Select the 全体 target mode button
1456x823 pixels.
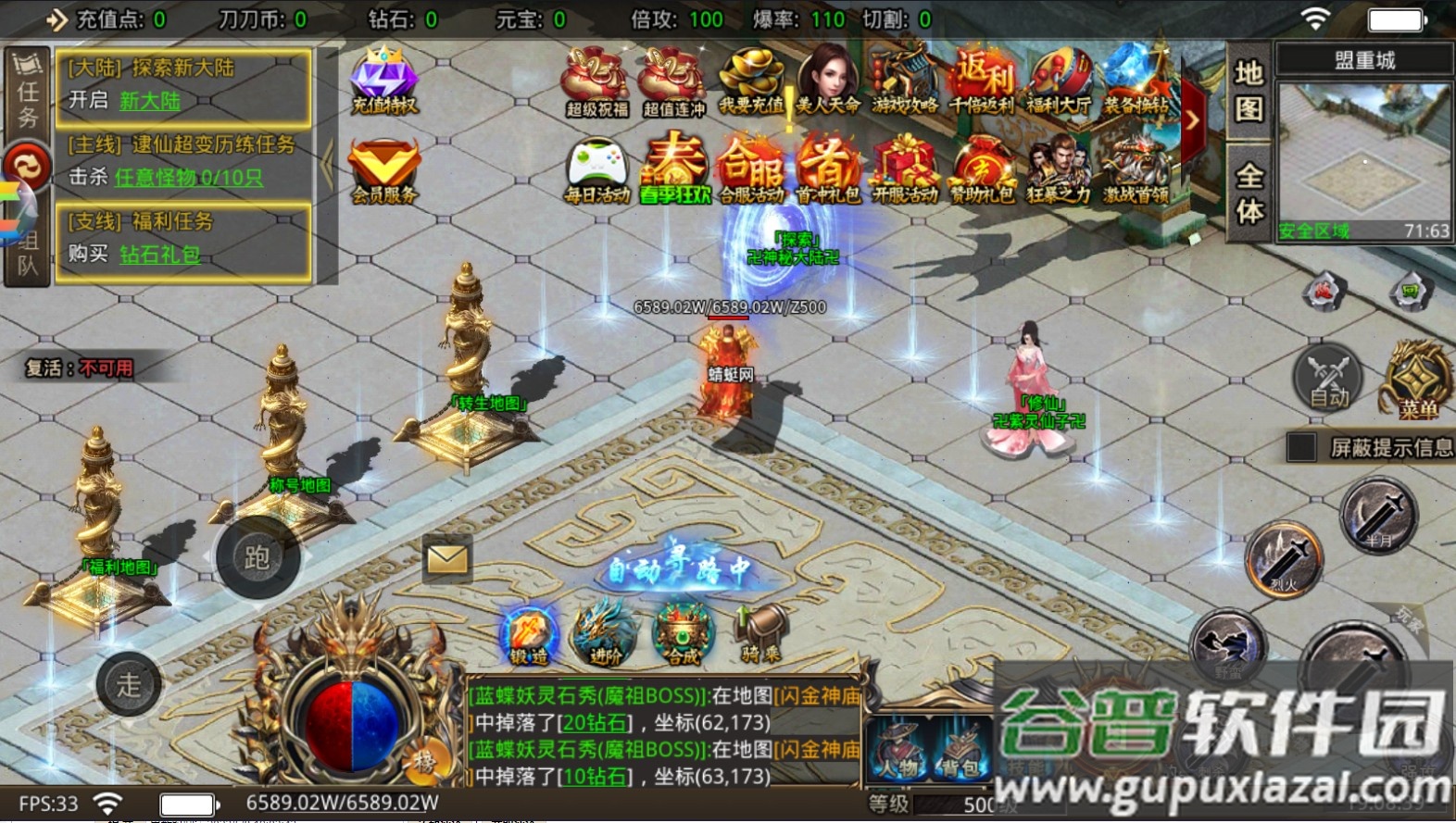1249,193
